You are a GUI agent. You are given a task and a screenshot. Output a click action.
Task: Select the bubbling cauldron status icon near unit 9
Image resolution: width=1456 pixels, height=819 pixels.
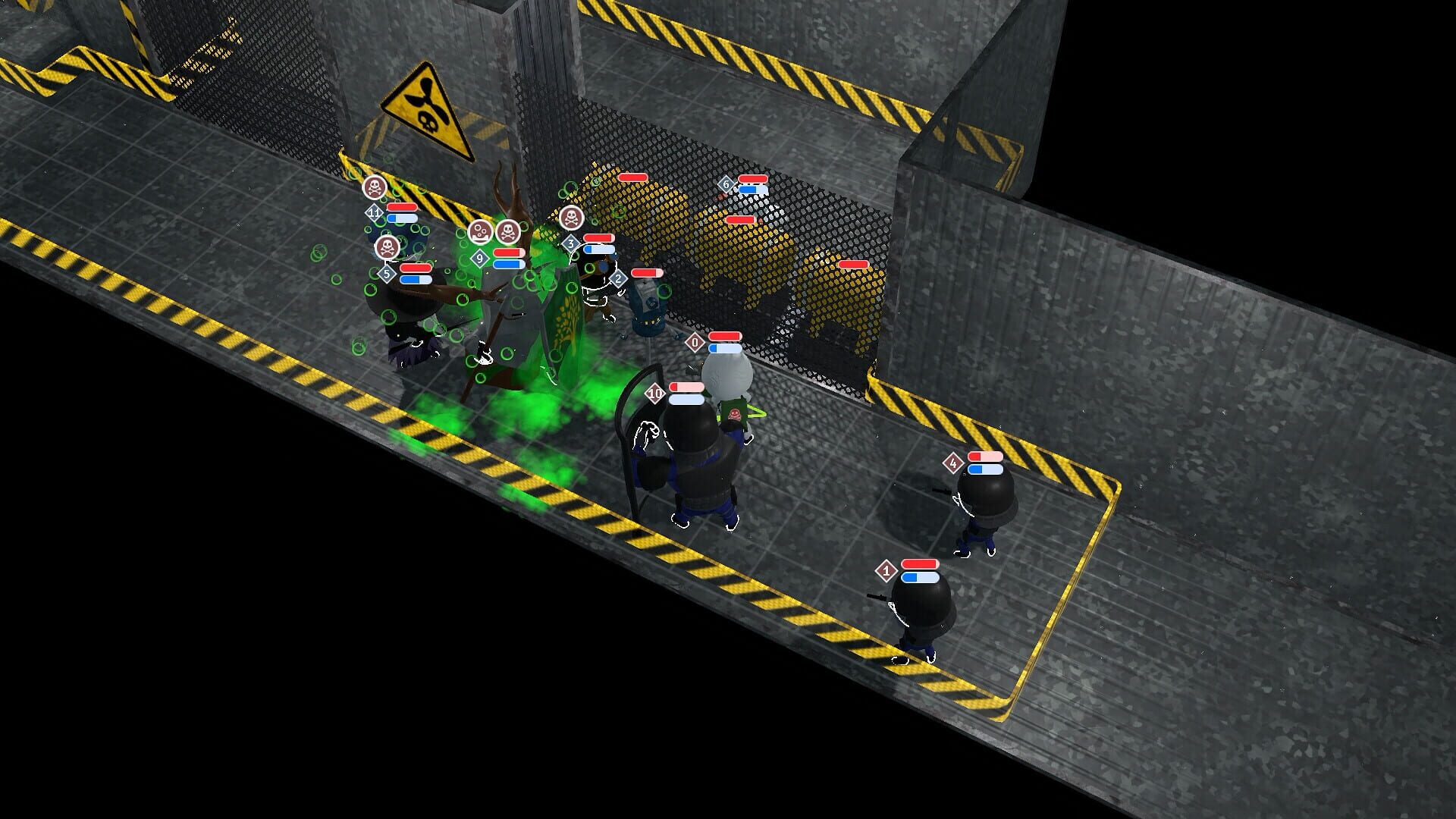pyautogui.click(x=479, y=233)
